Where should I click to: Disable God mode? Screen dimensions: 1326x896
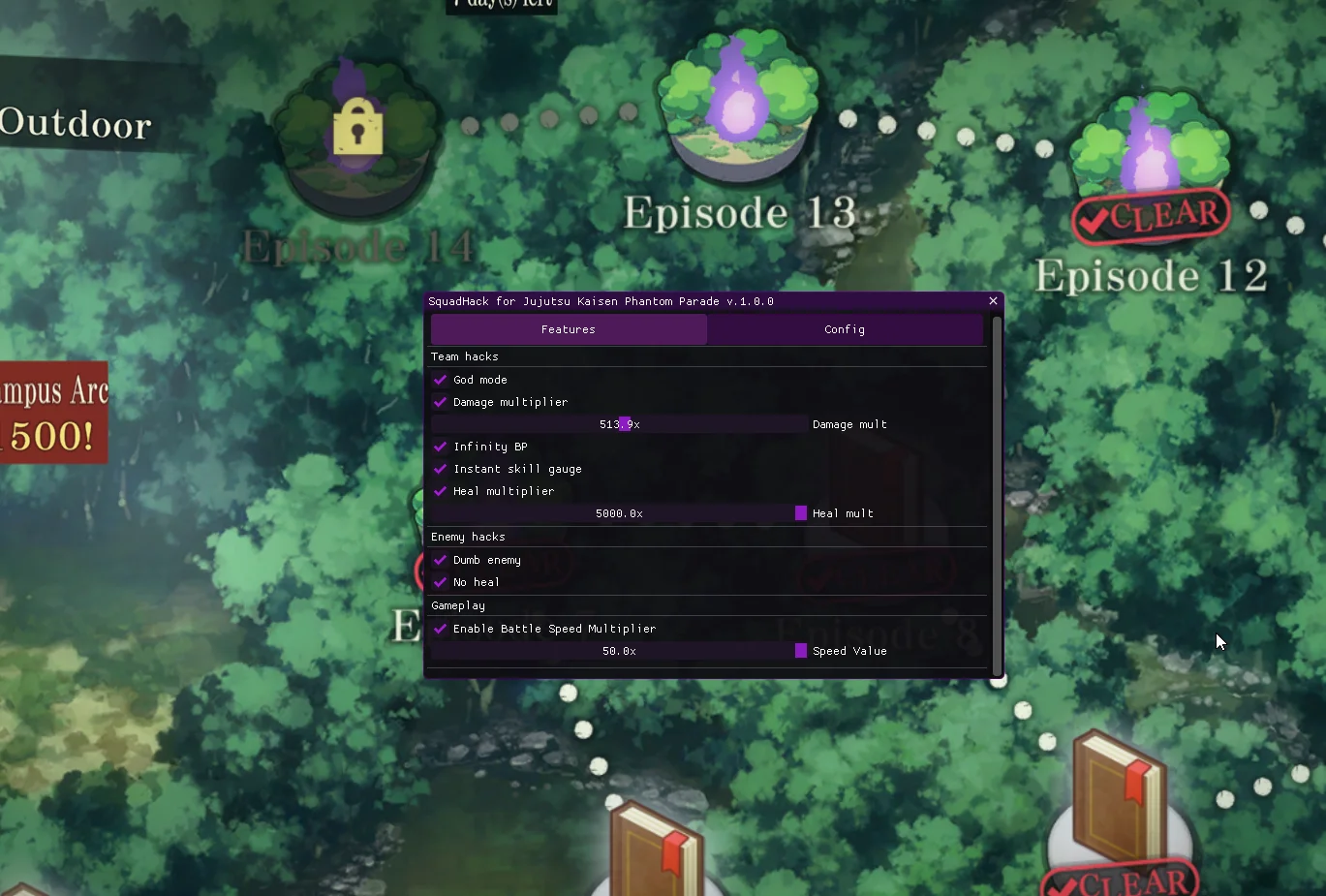pyautogui.click(x=441, y=380)
